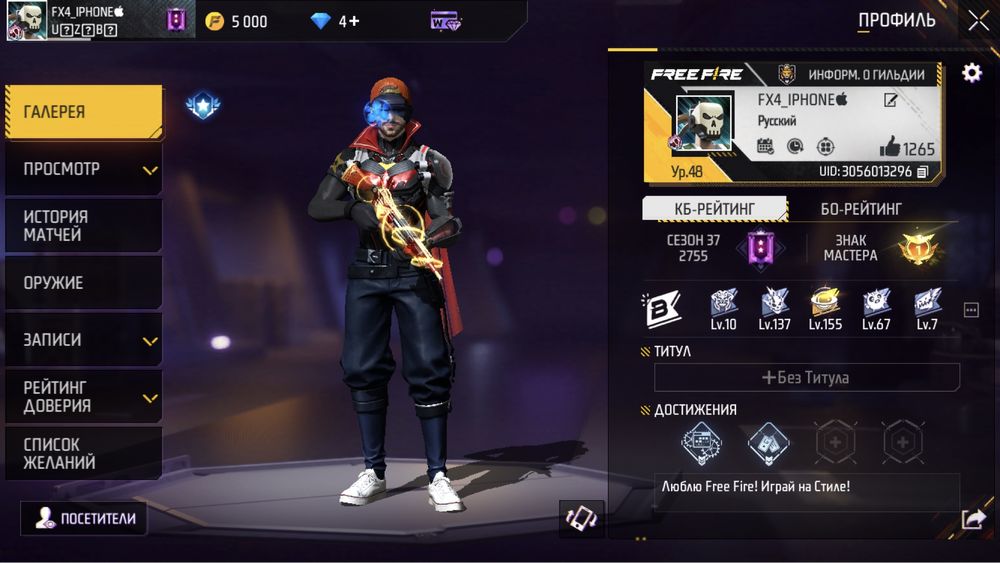Rotate the character view icon
Viewport: 1000px width, 563px height.
pyautogui.click(x=581, y=518)
